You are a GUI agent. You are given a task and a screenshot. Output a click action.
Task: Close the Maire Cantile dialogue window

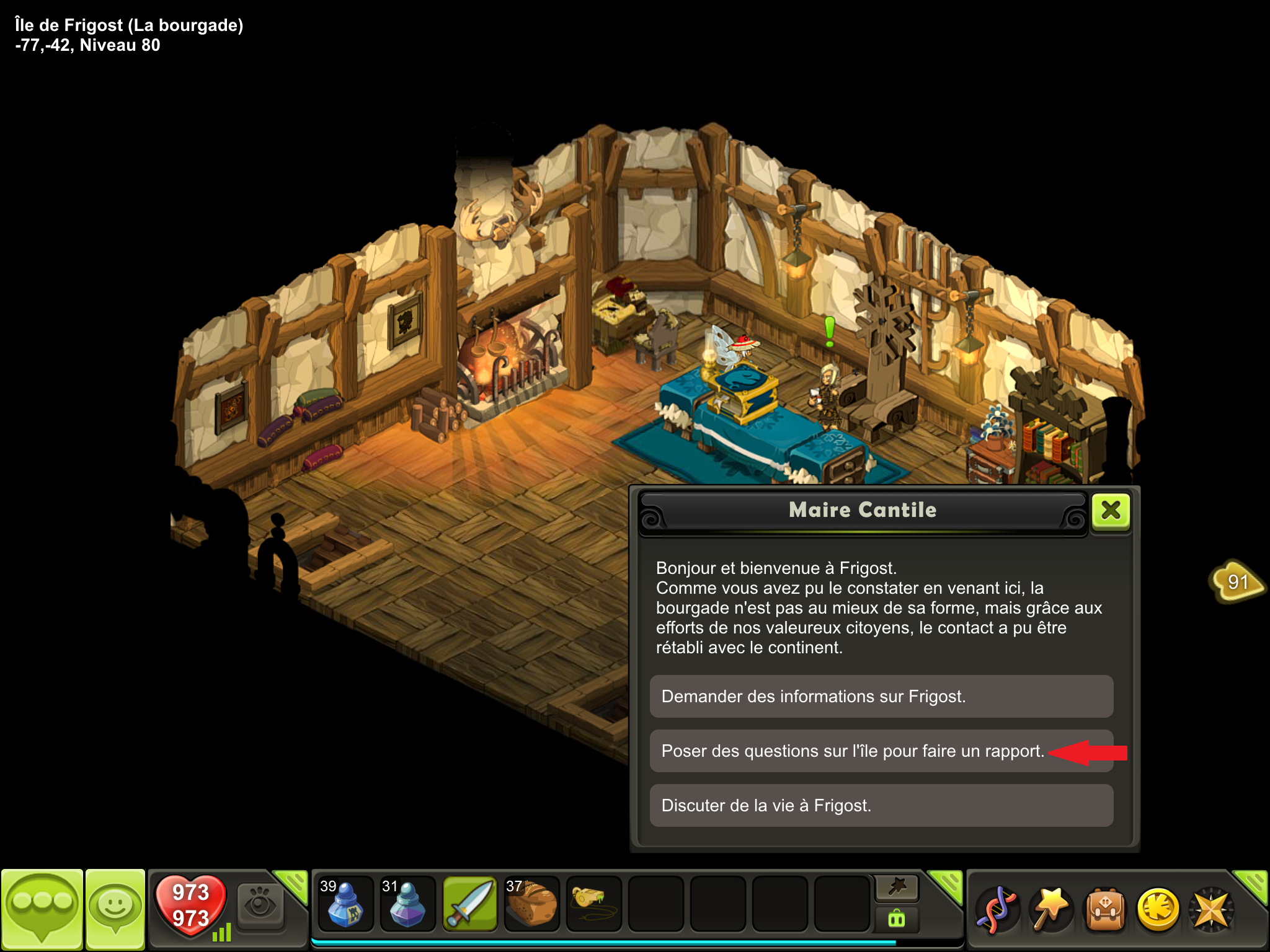(x=1111, y=511)
